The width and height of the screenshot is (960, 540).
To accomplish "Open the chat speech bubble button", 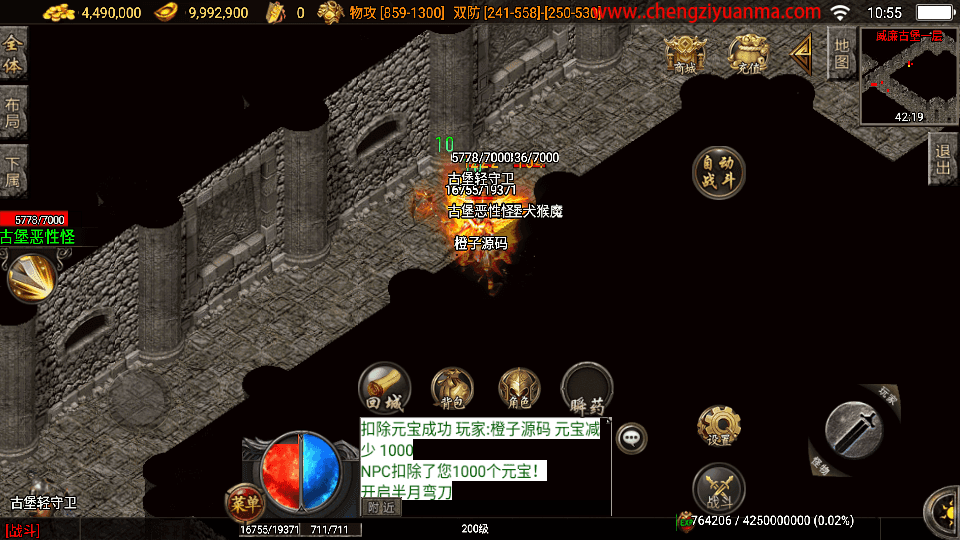I will tap(631, 437).
